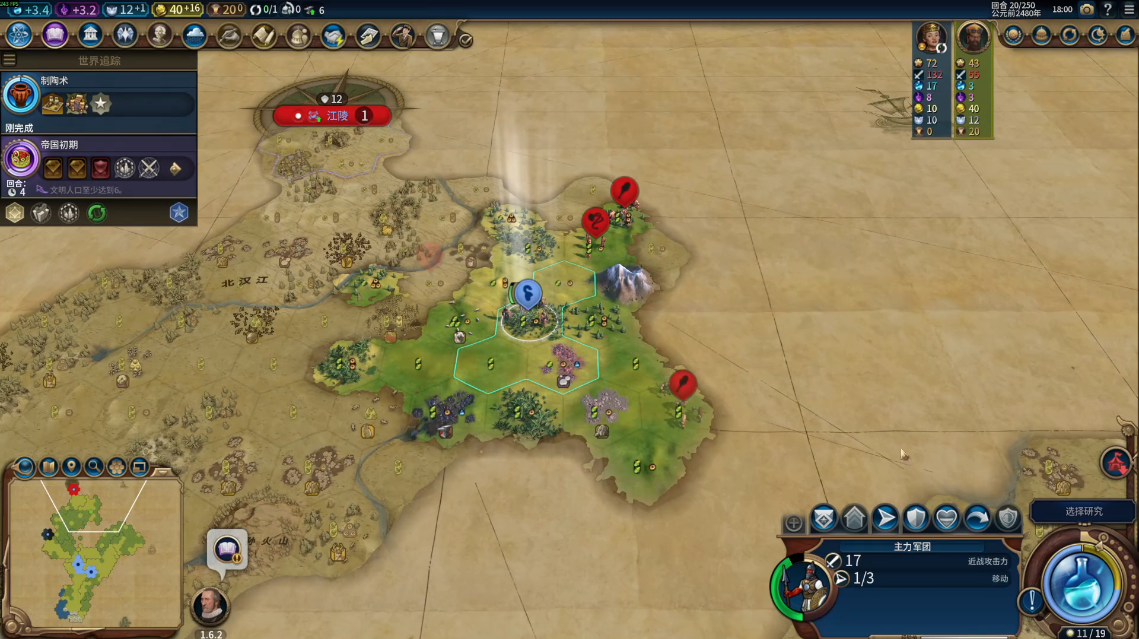This screenshot has width=1139, height=639.
Task: Select the 帝国初期 civic progress entry
Action: [x=98, y=160]
